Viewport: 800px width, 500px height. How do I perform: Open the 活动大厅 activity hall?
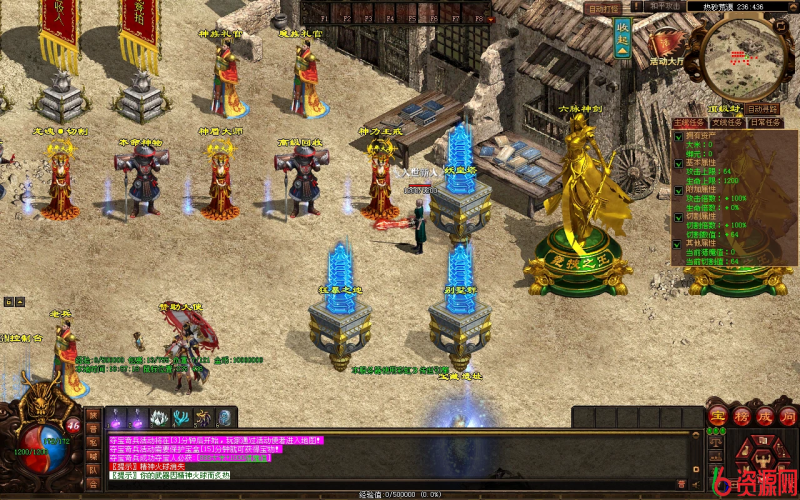tap(664, 47)
